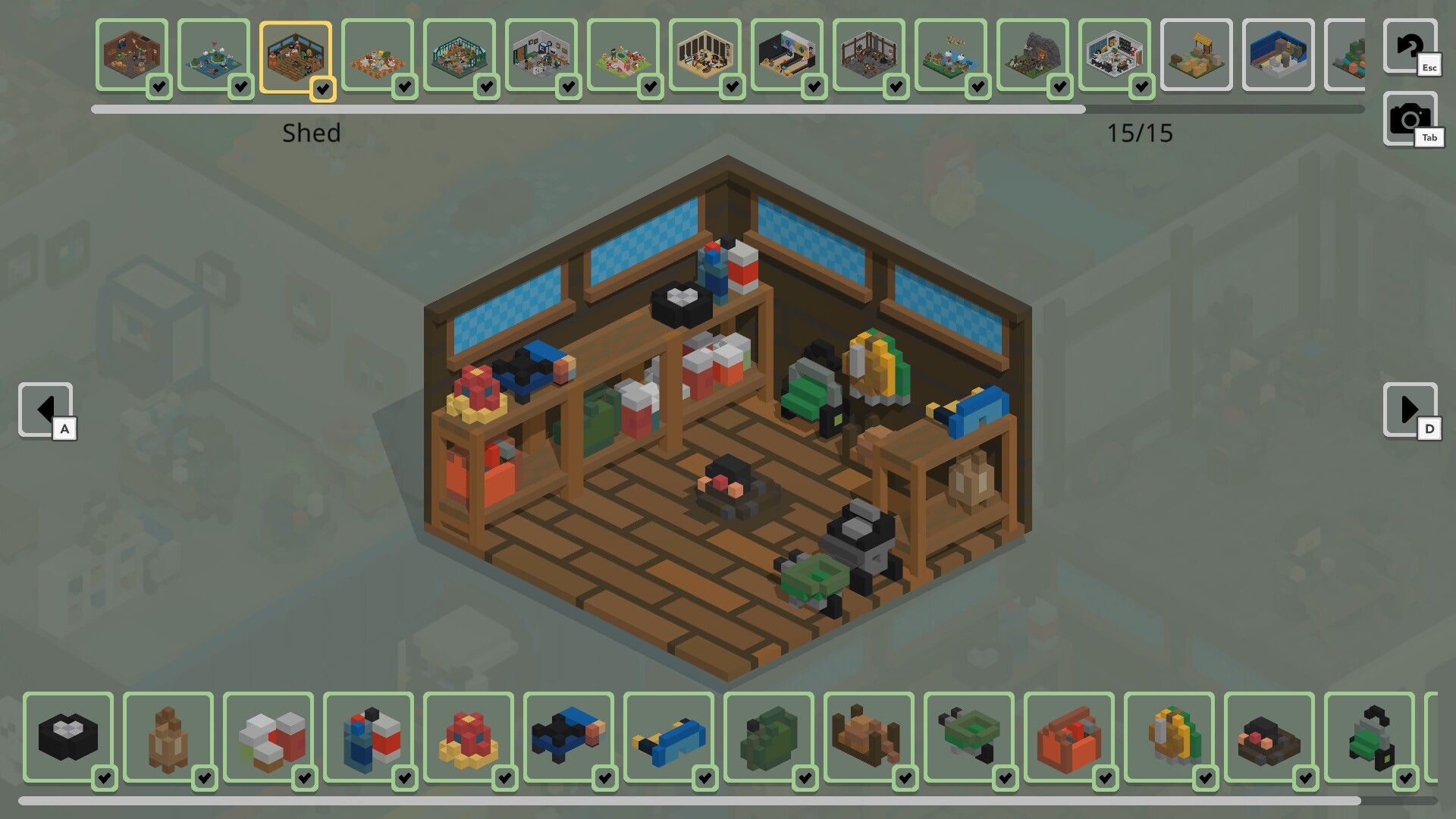The width and height of the screenshot is (1456, 819).
Task: Select the highlighted Shed room thumbnail
Action: (296, 57)
